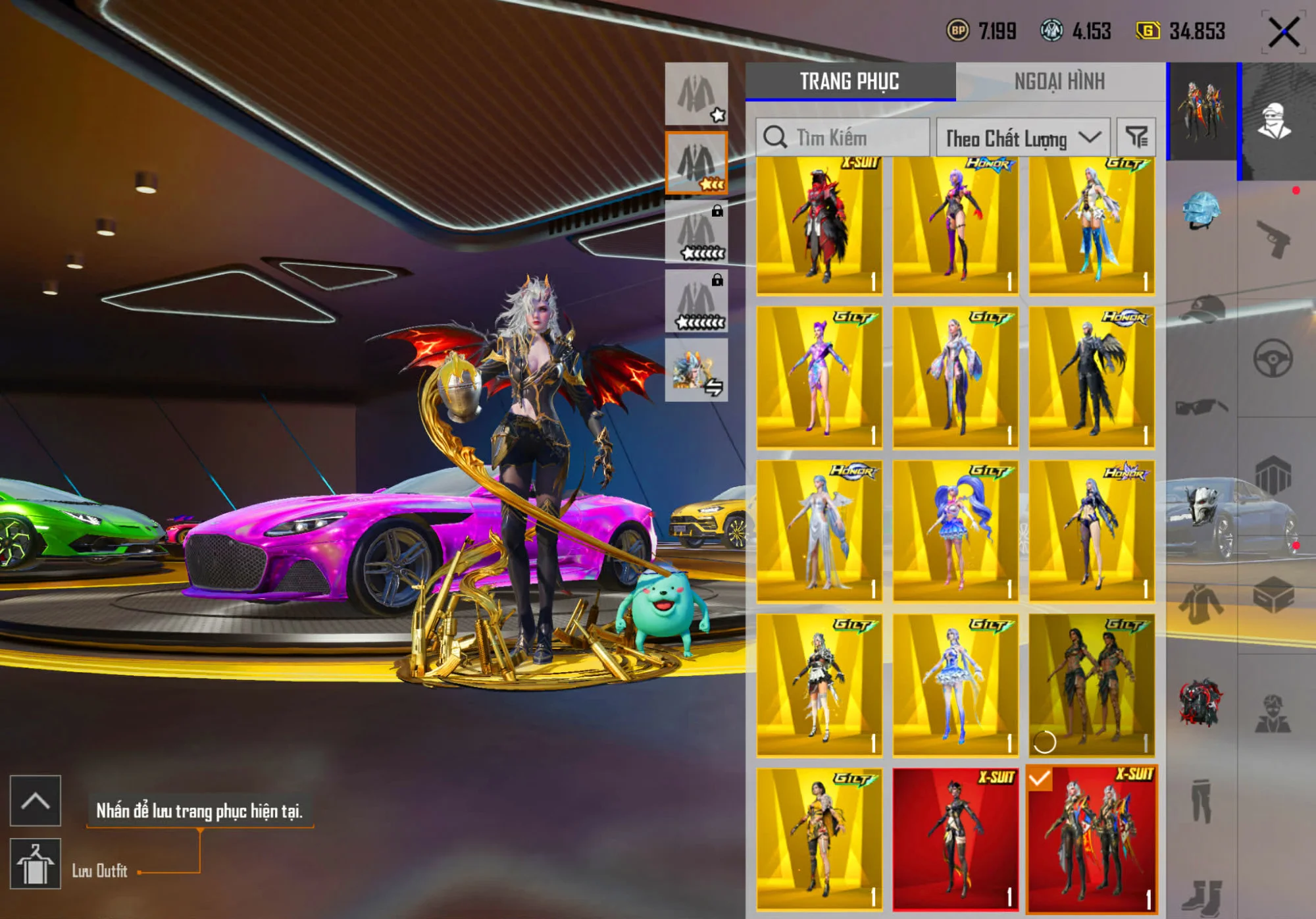Click the outfit swap icon with arrows
Image resolution: width=1316 pixels, height=919 pixels.
[696, 370]
